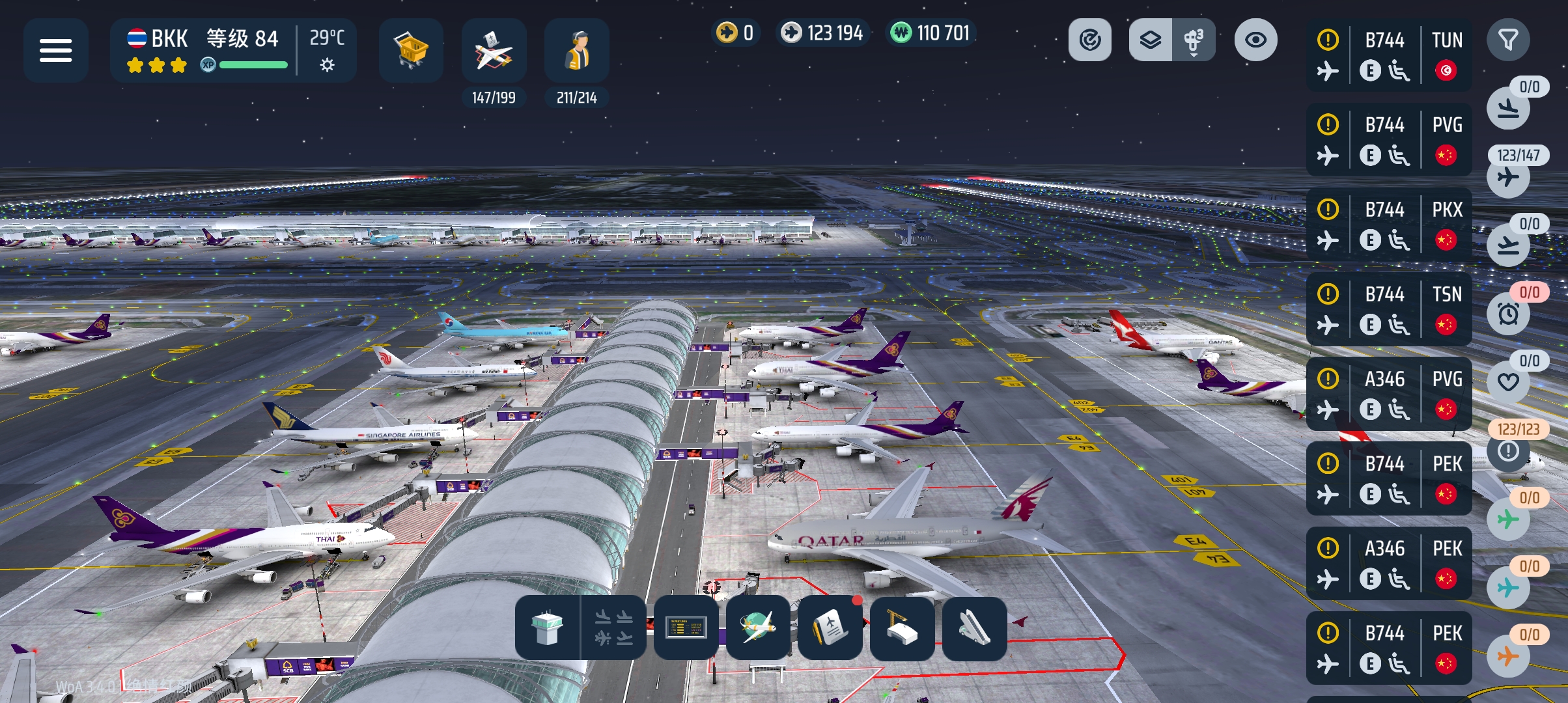The height and width of the screenshot is (703, 1568).
Task: Open the world flight routes globe
Action: click(x=757, y=628)
